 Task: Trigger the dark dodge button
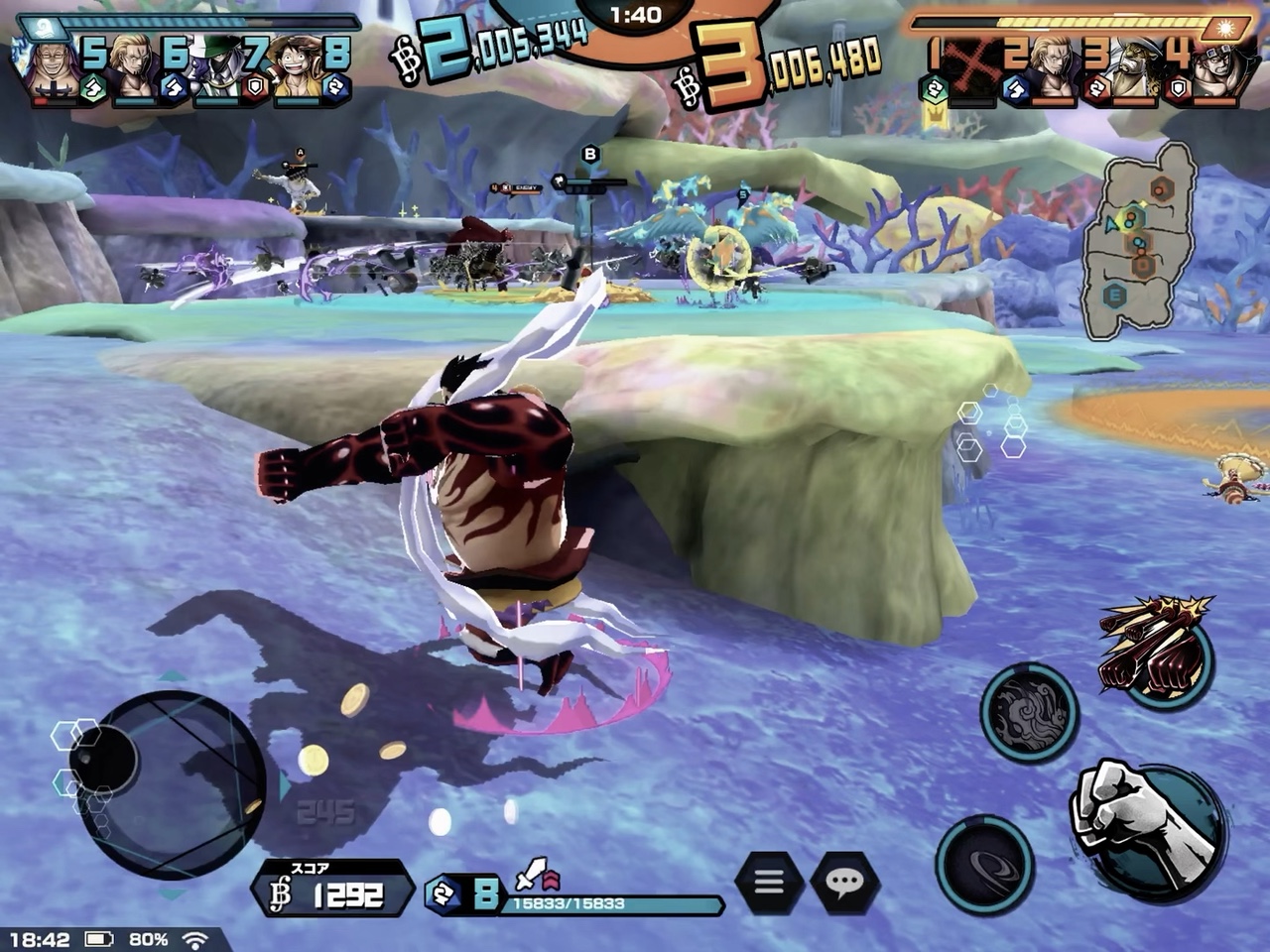pyautogui.click(x=983, y=865)
